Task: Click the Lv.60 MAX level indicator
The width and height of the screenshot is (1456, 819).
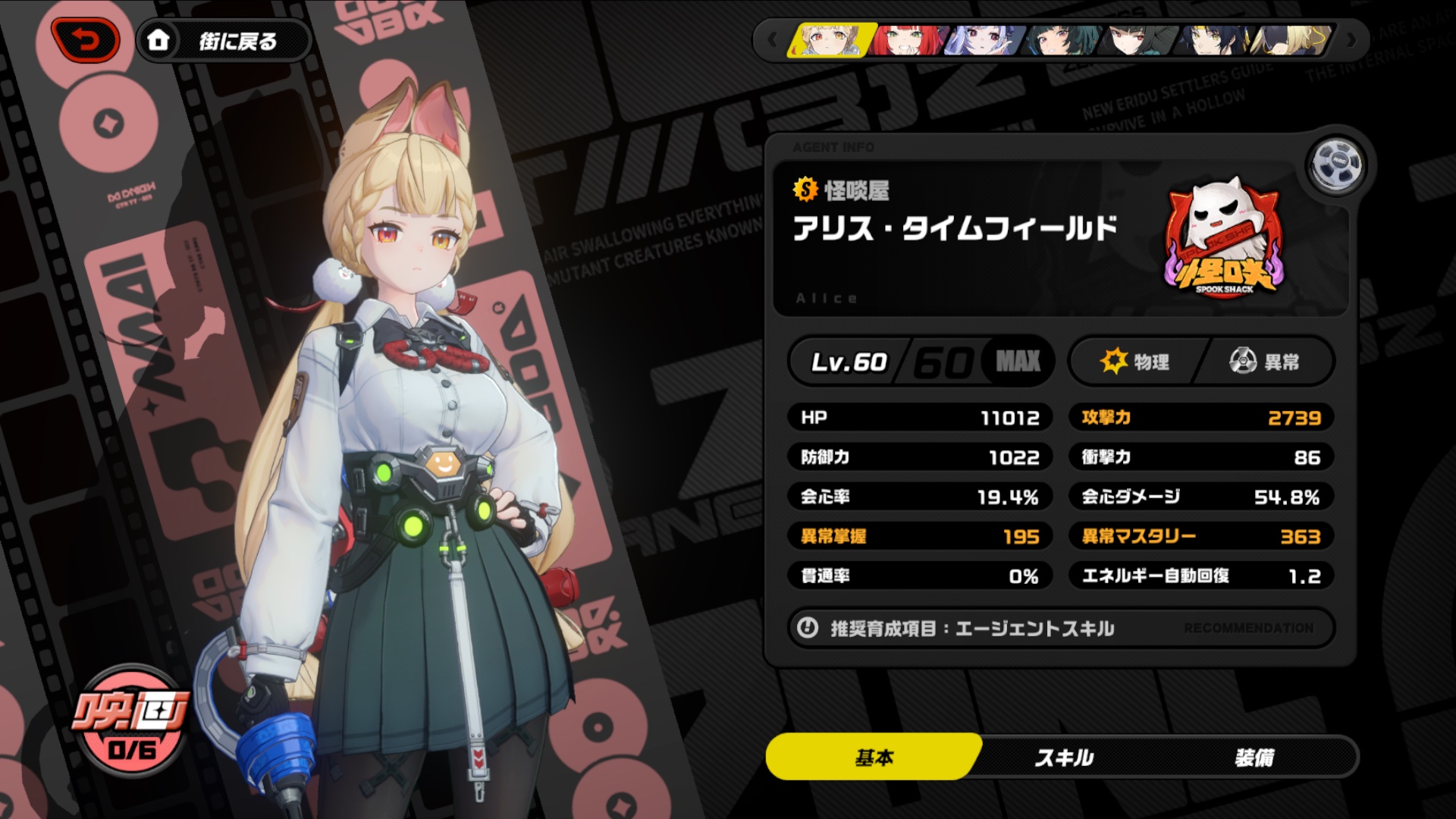Action: point(919,362)
